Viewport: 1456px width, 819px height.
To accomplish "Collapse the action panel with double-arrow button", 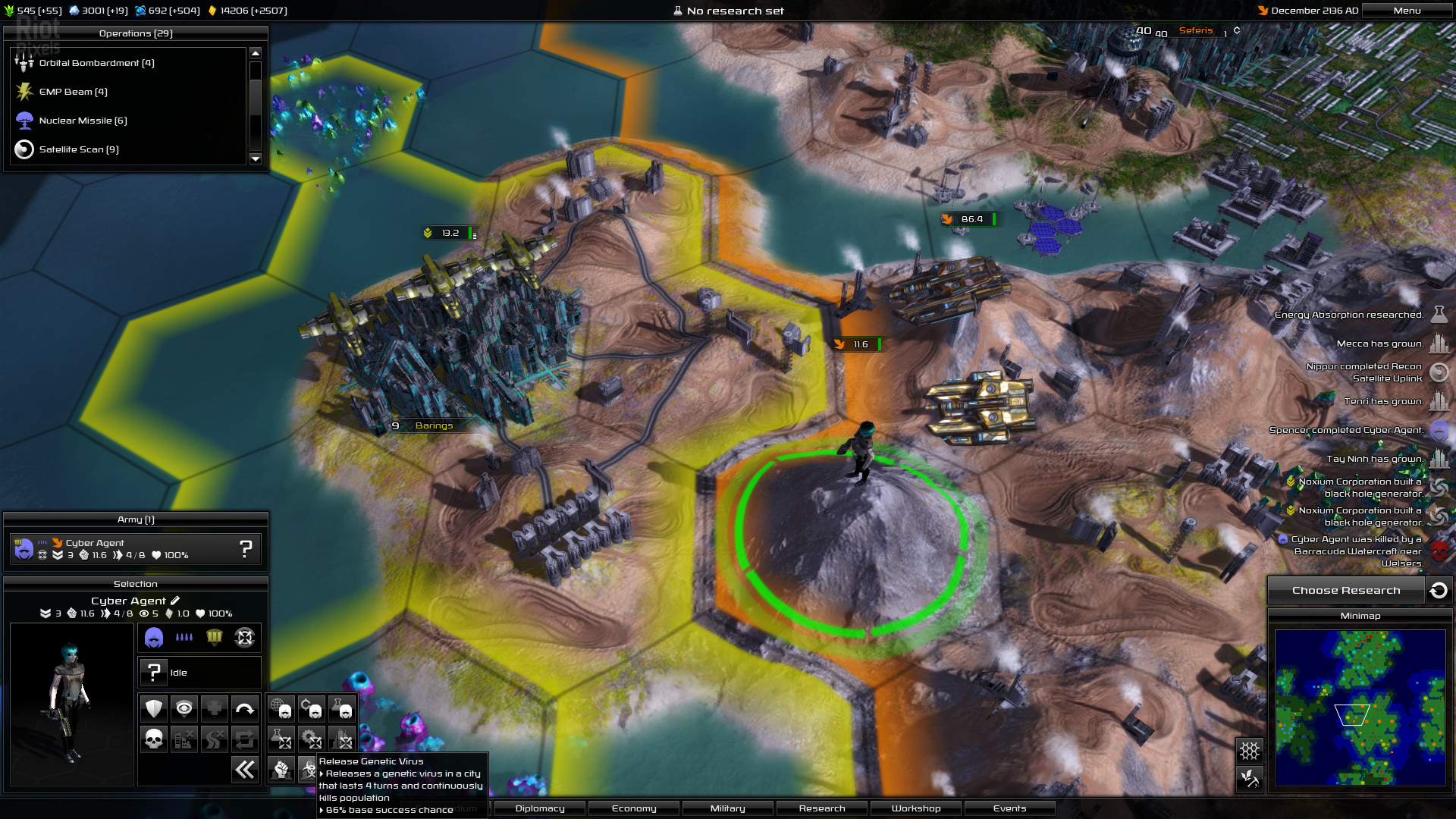I will click(x=245, y=770).
